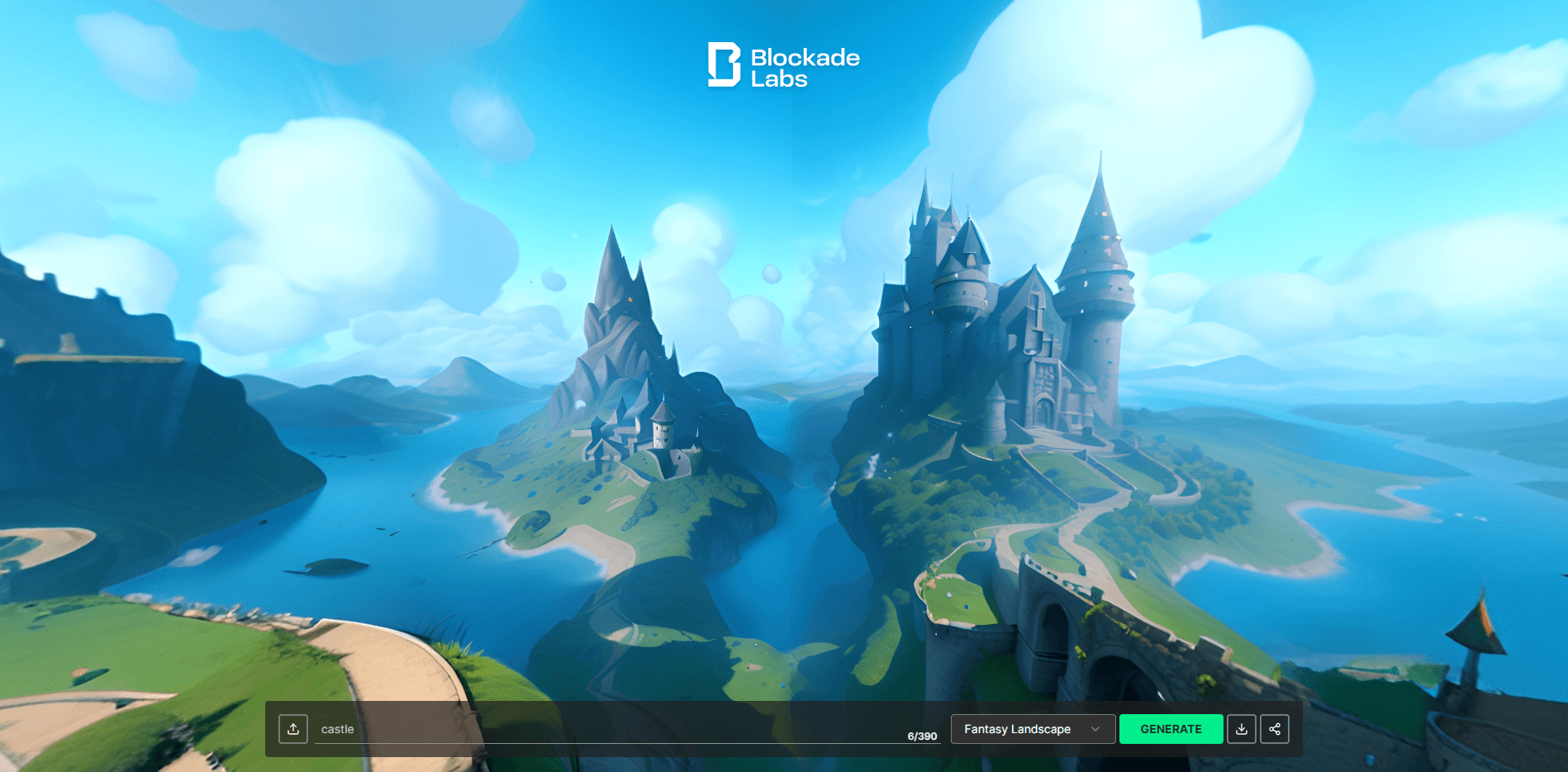Image resolution: width=1568 pixels, height=772 pixels.
Task: Download the generated skybox
Action: coord(1241,729)
